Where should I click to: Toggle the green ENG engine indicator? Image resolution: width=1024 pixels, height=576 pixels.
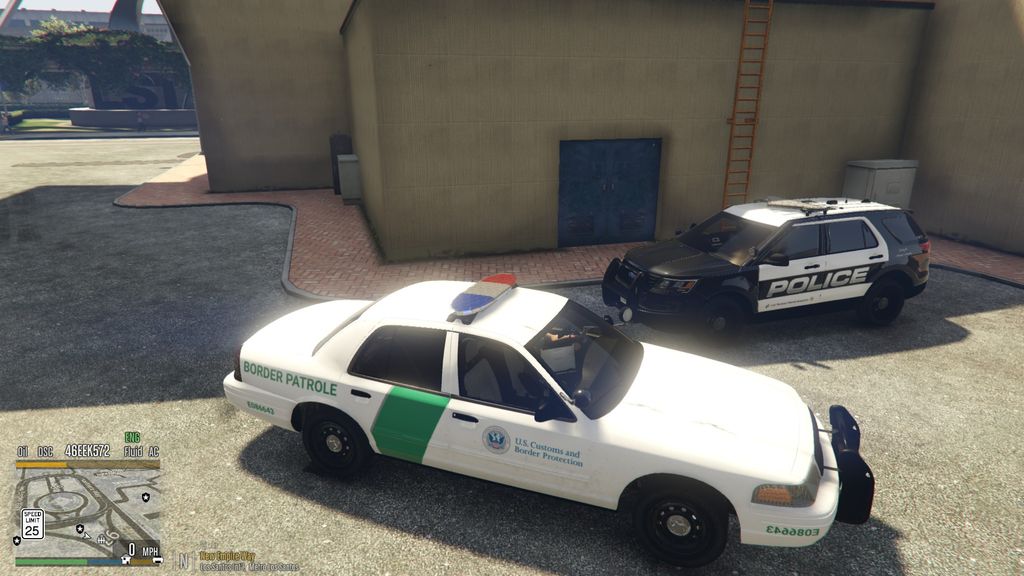click(x=132, y=437)
